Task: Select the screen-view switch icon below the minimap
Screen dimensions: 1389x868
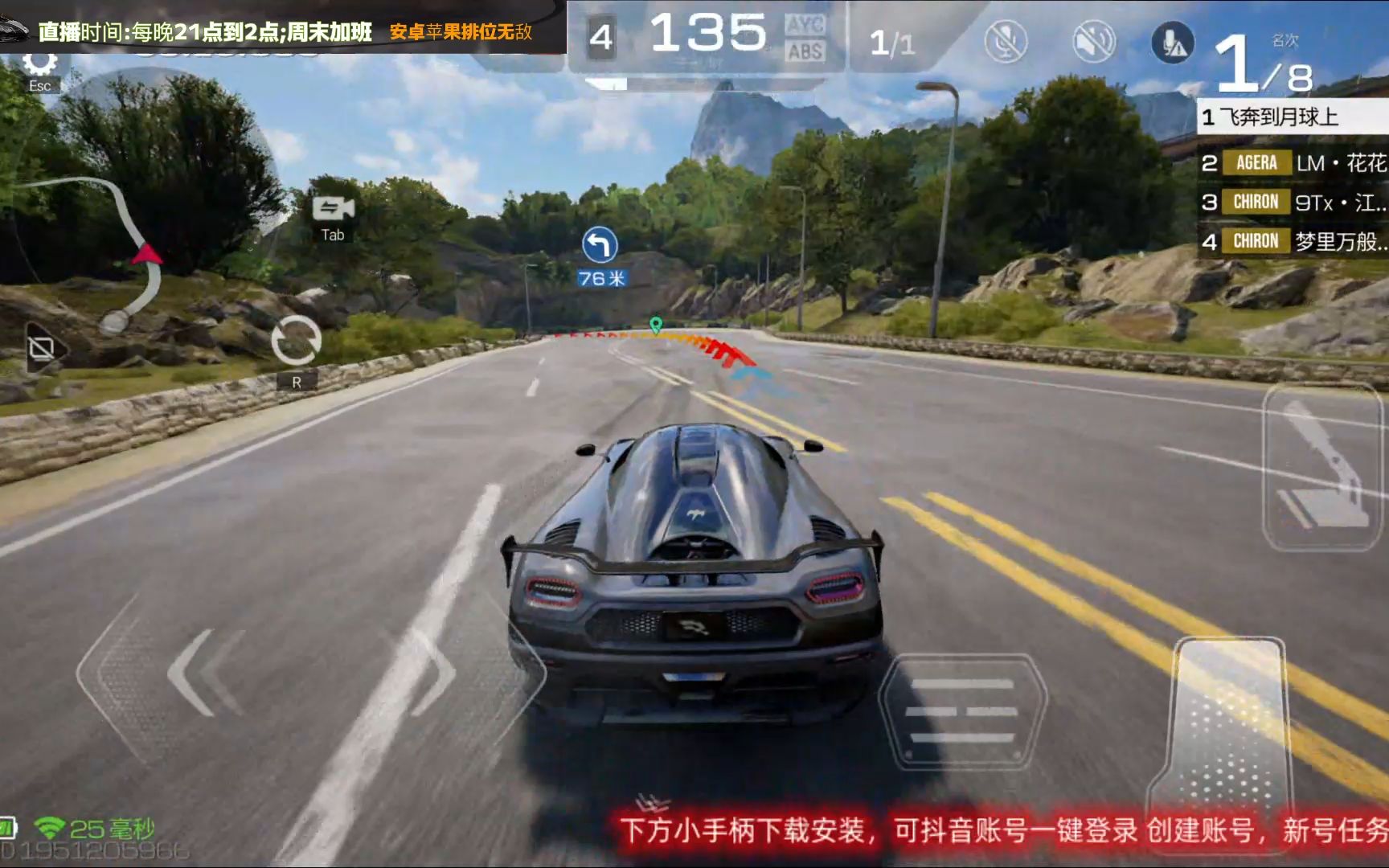Action: tap(42, 346)
